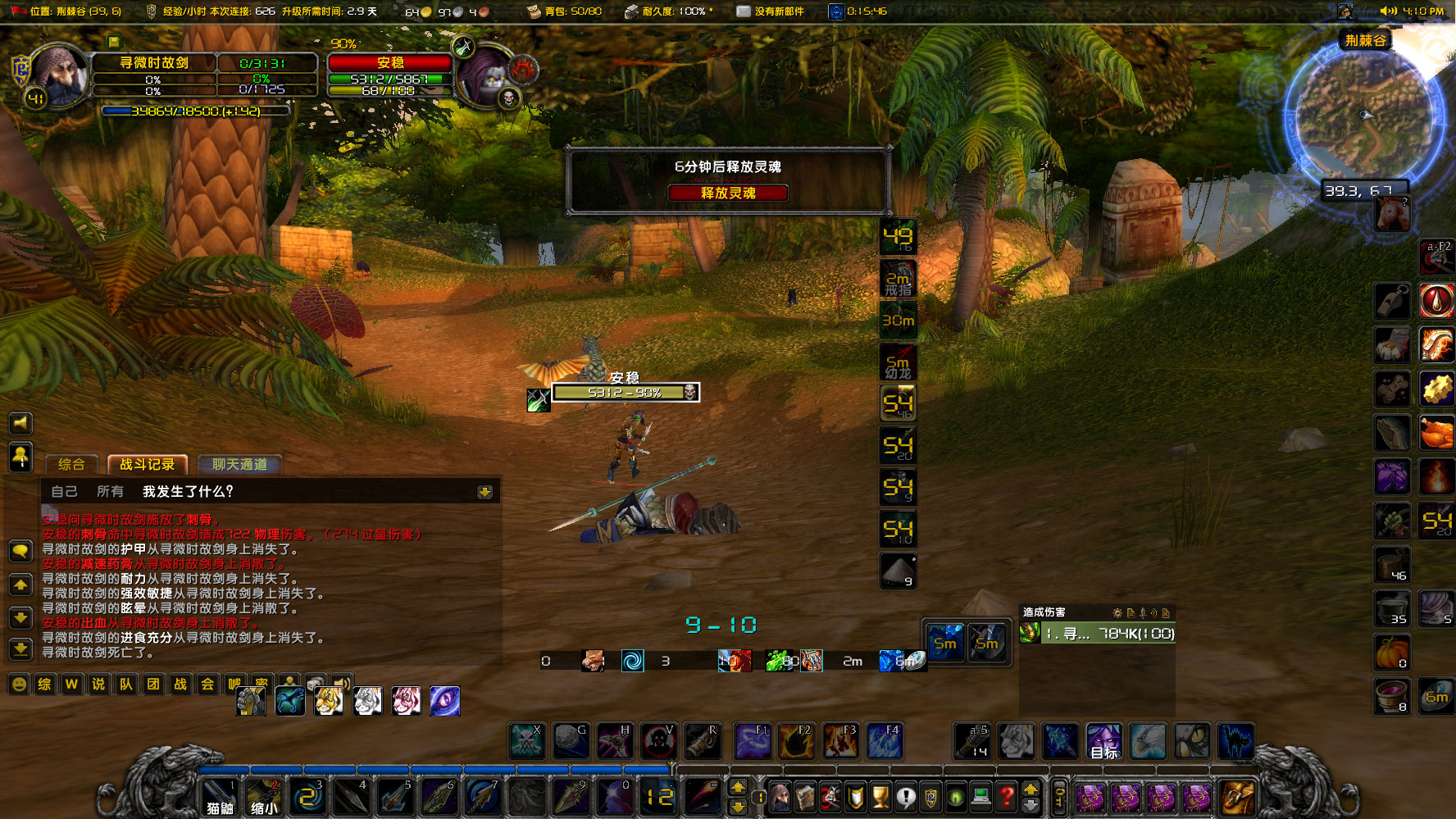Screen dimensions: 1456x819
Task: Open the orange leather backpack
Action: click(1236, 795)
